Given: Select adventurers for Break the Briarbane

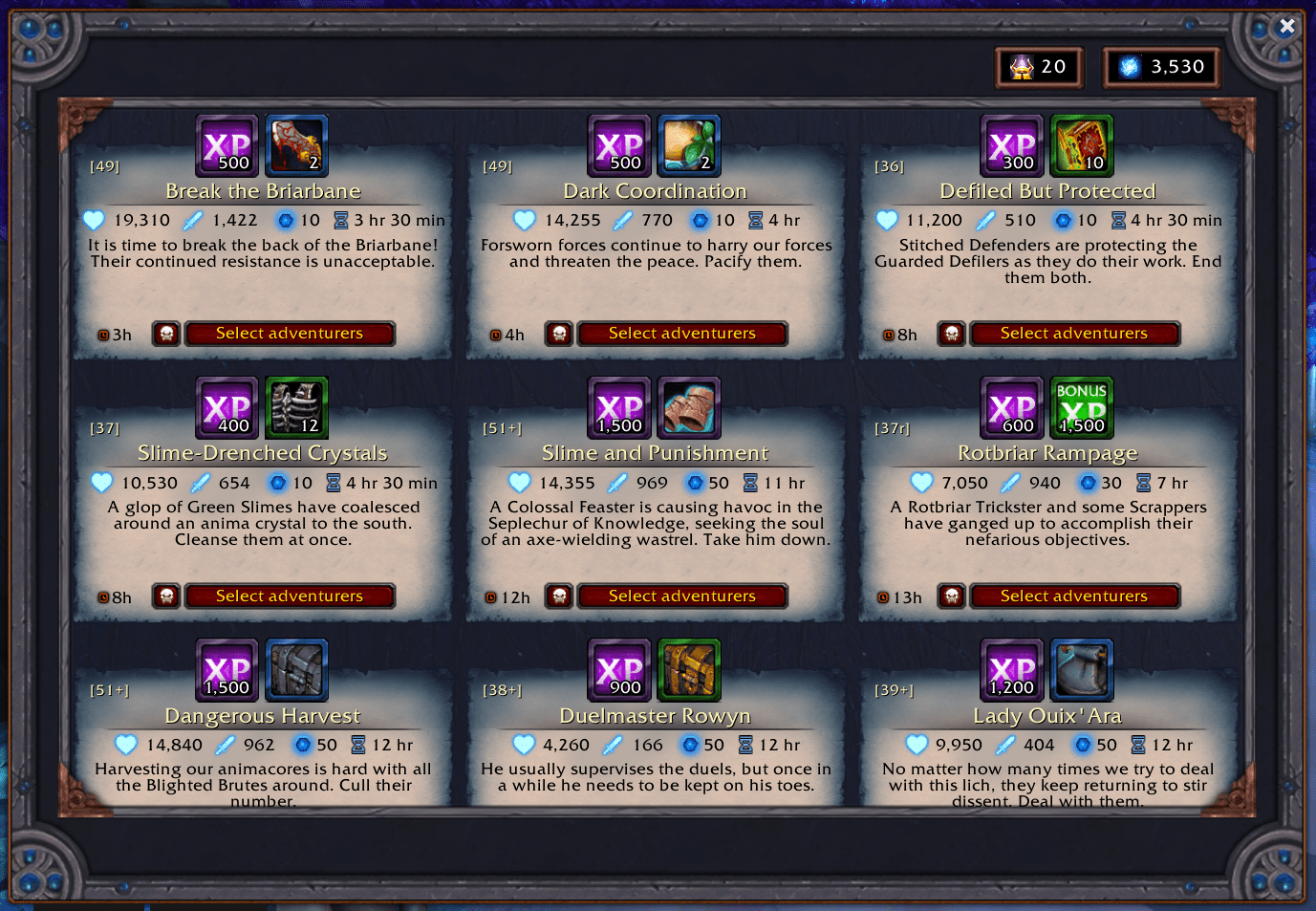Looking at the screenshot, I should (290, 334).
